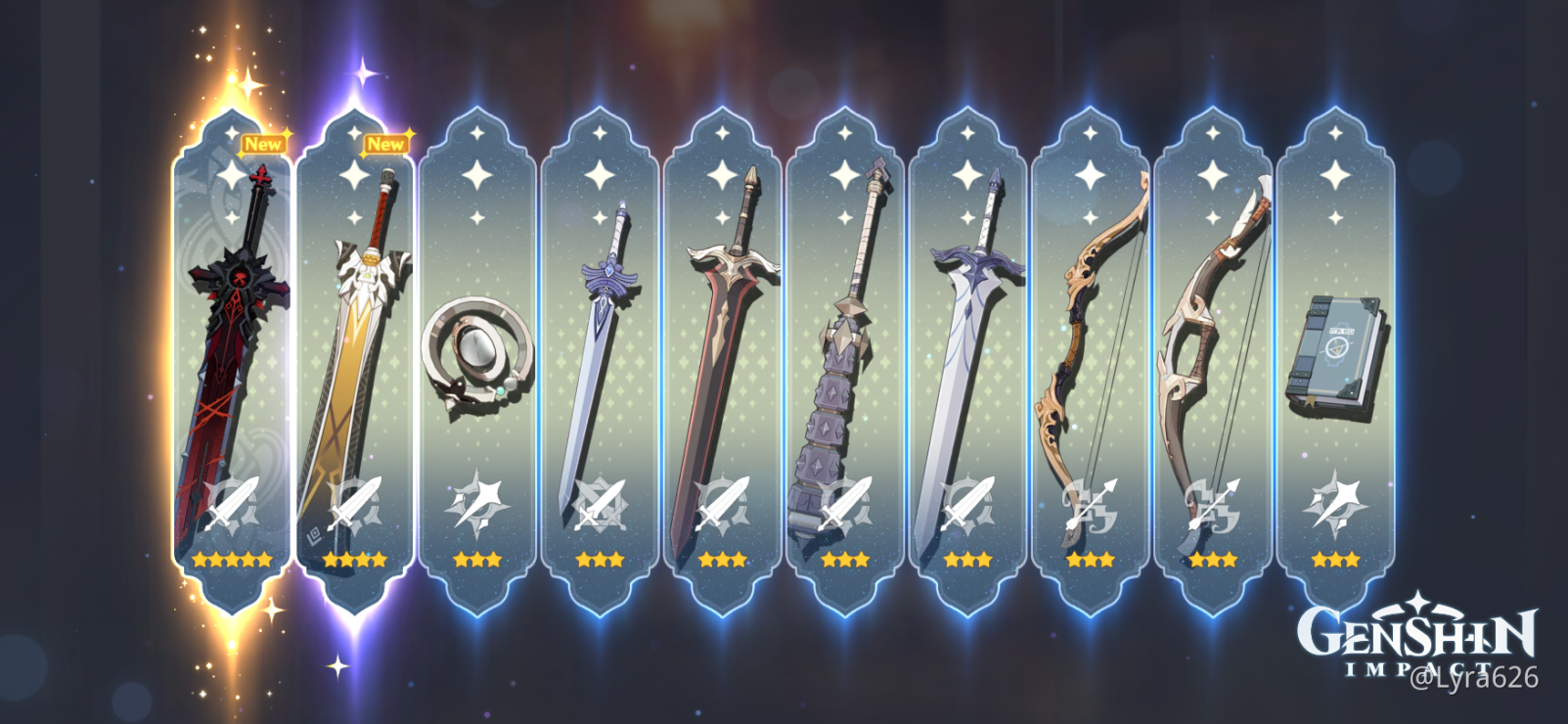
Task: Select the thumbnail of the golden ornate bow
Action: coord(1090,362)
